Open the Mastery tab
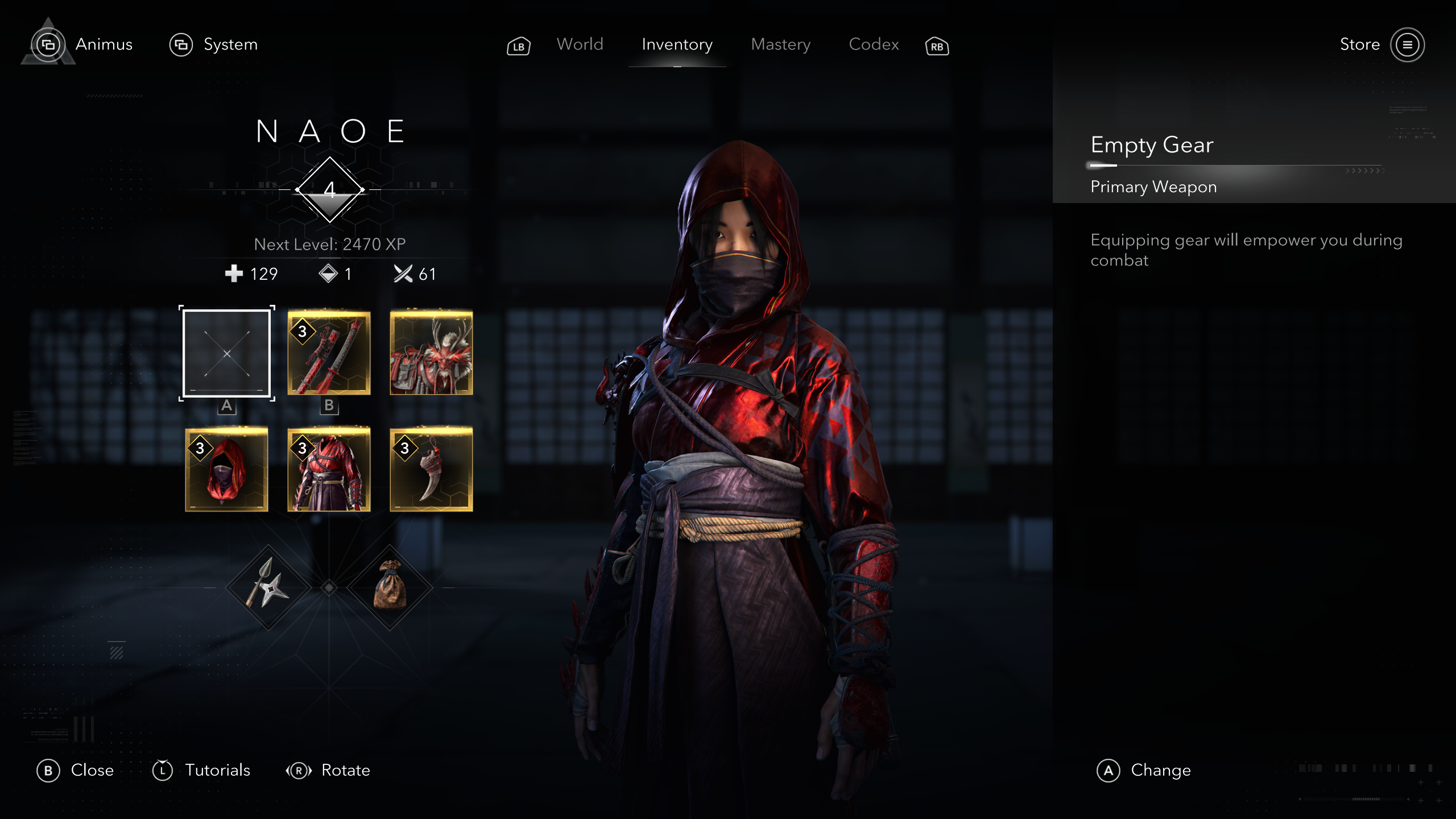The width and height of the screenshot is (1456, 819). pyautogui.click(x=780, y=44)
